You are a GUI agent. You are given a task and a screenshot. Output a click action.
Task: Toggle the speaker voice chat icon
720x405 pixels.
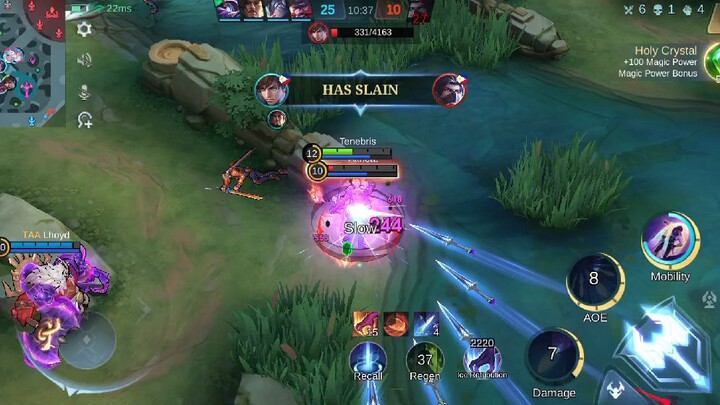pos(85,60)
